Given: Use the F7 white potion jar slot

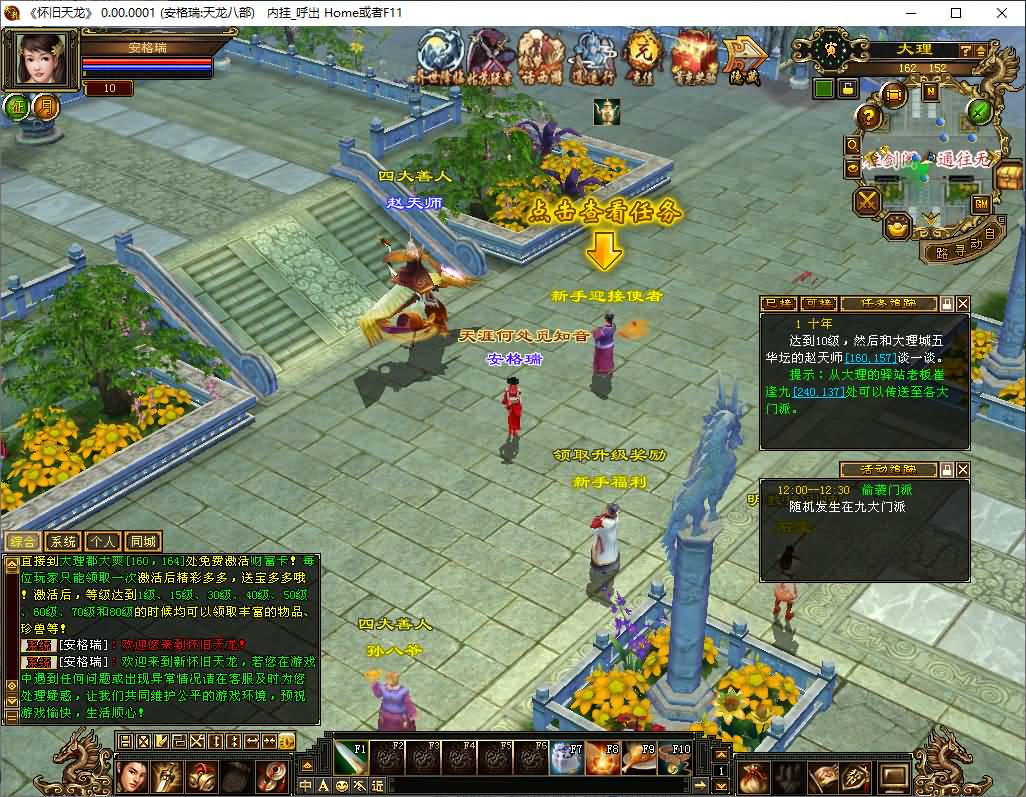Looking at the screenshot, I should point(566,759).
